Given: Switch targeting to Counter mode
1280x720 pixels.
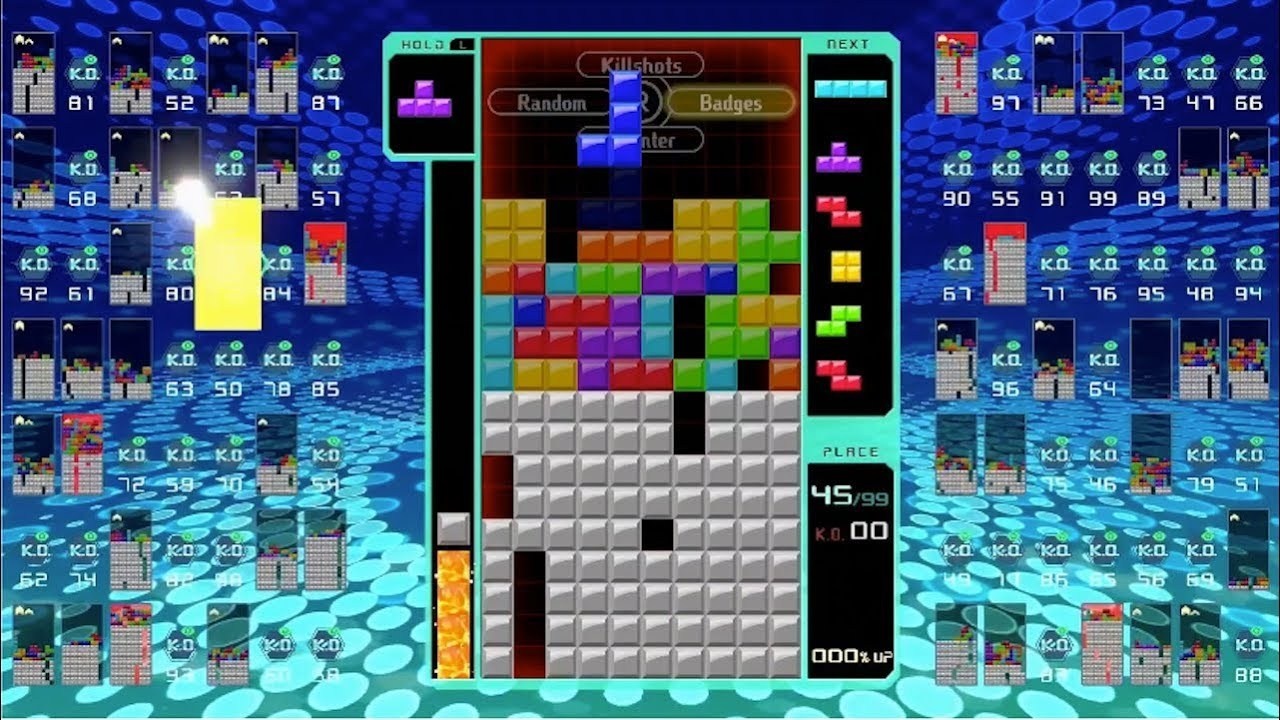Looking at the screenshot, I should 660,141.
